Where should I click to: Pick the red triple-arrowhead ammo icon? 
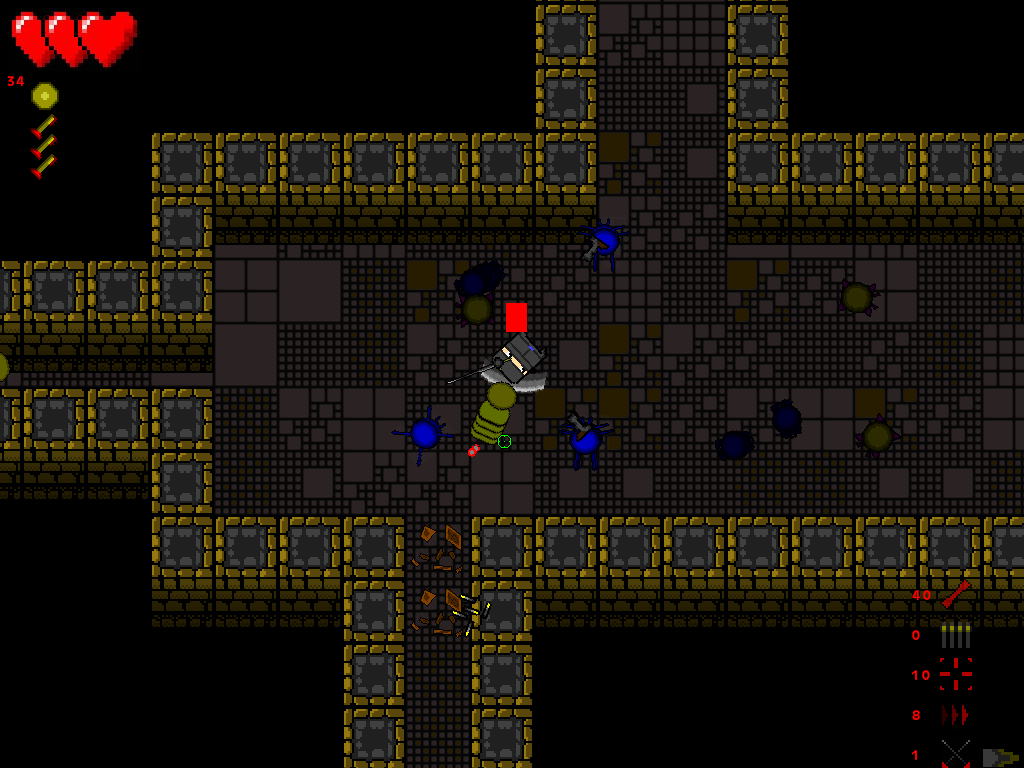pyautogui.click(x=955, y=715)
